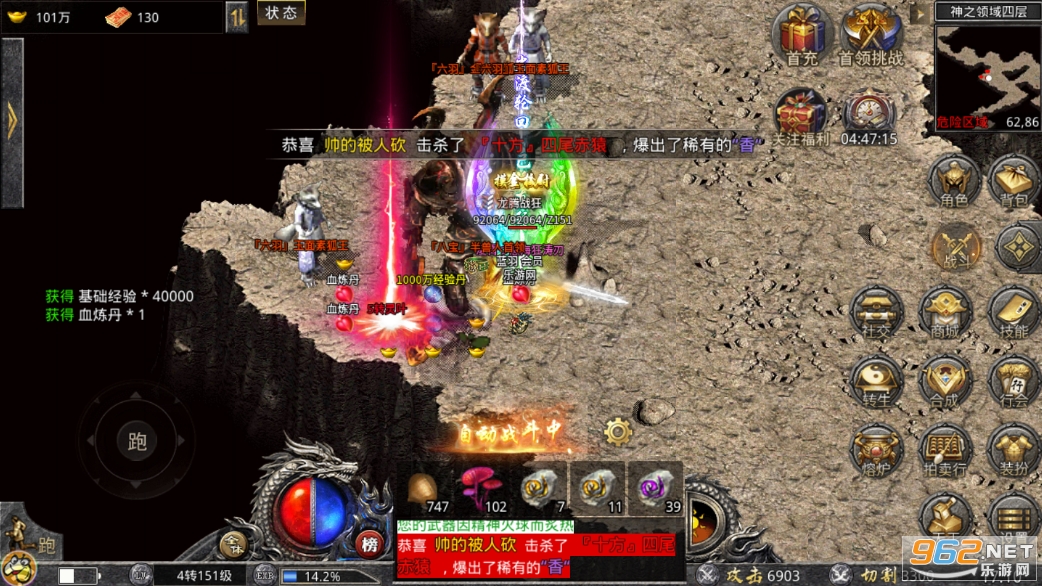
Task: Use the pink mushroom item in the quickbar
Action: click(x=481, y=487)
